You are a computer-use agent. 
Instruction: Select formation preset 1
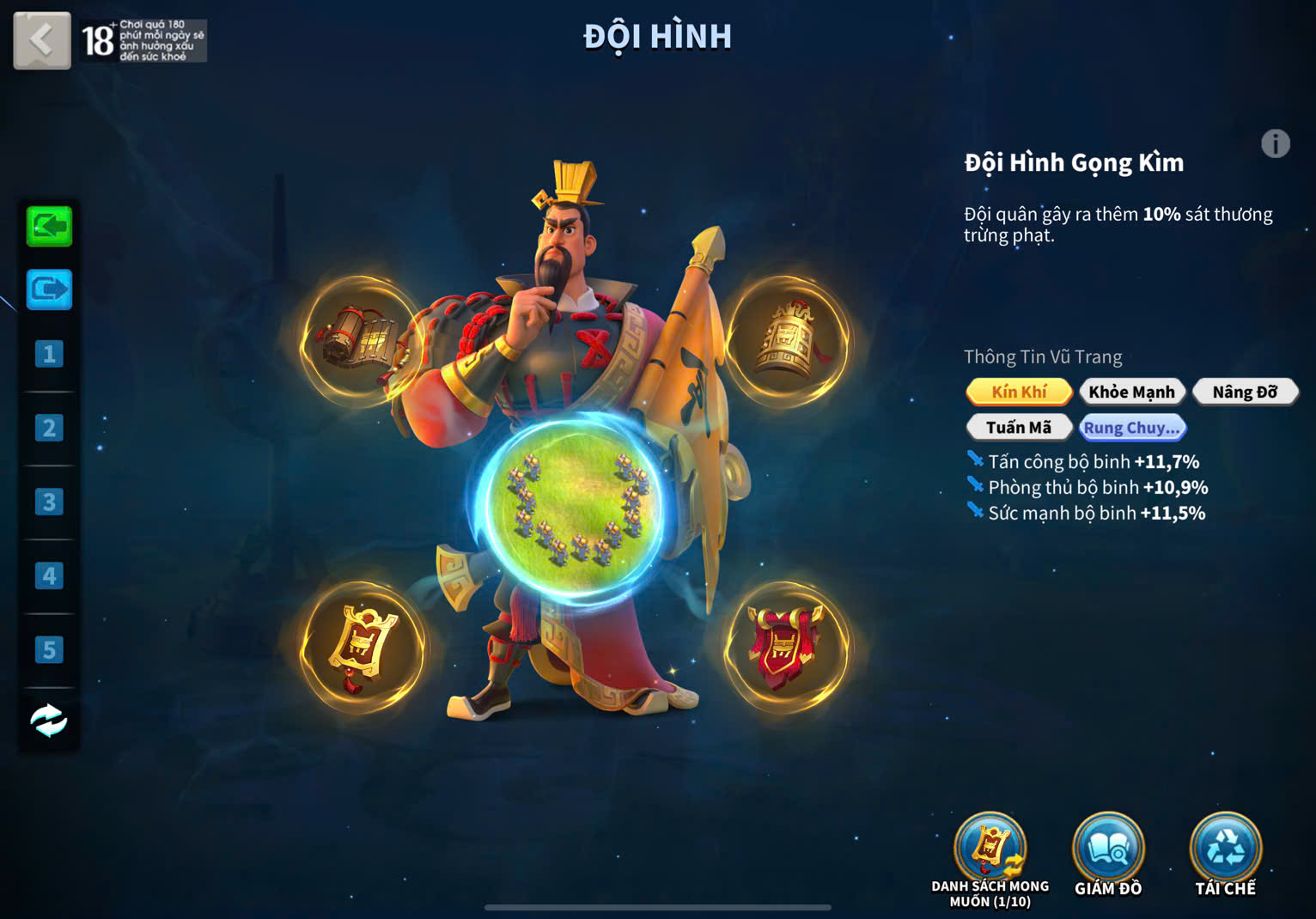(x=49, y=354)
